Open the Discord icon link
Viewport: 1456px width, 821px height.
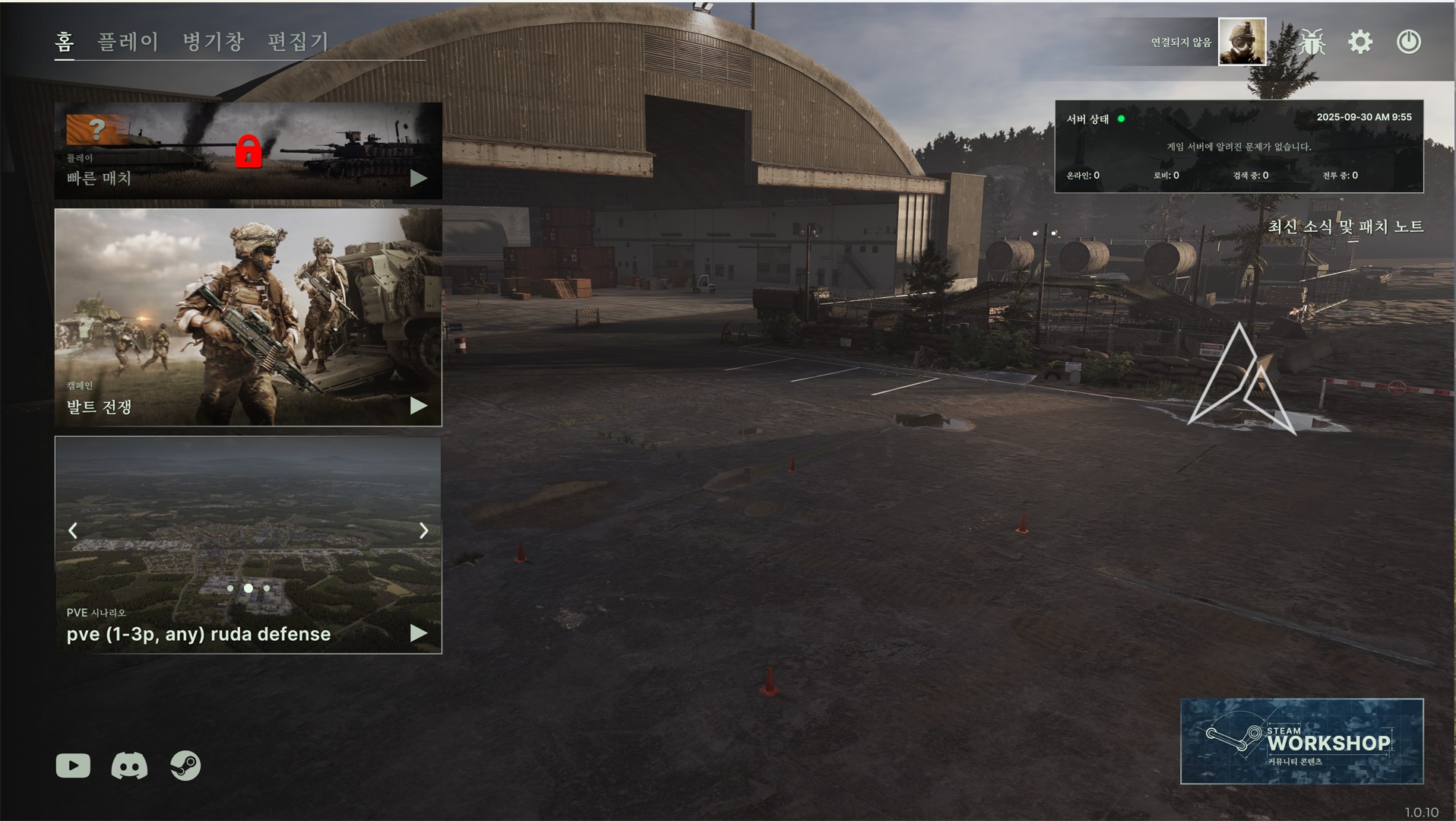point(129,766)
